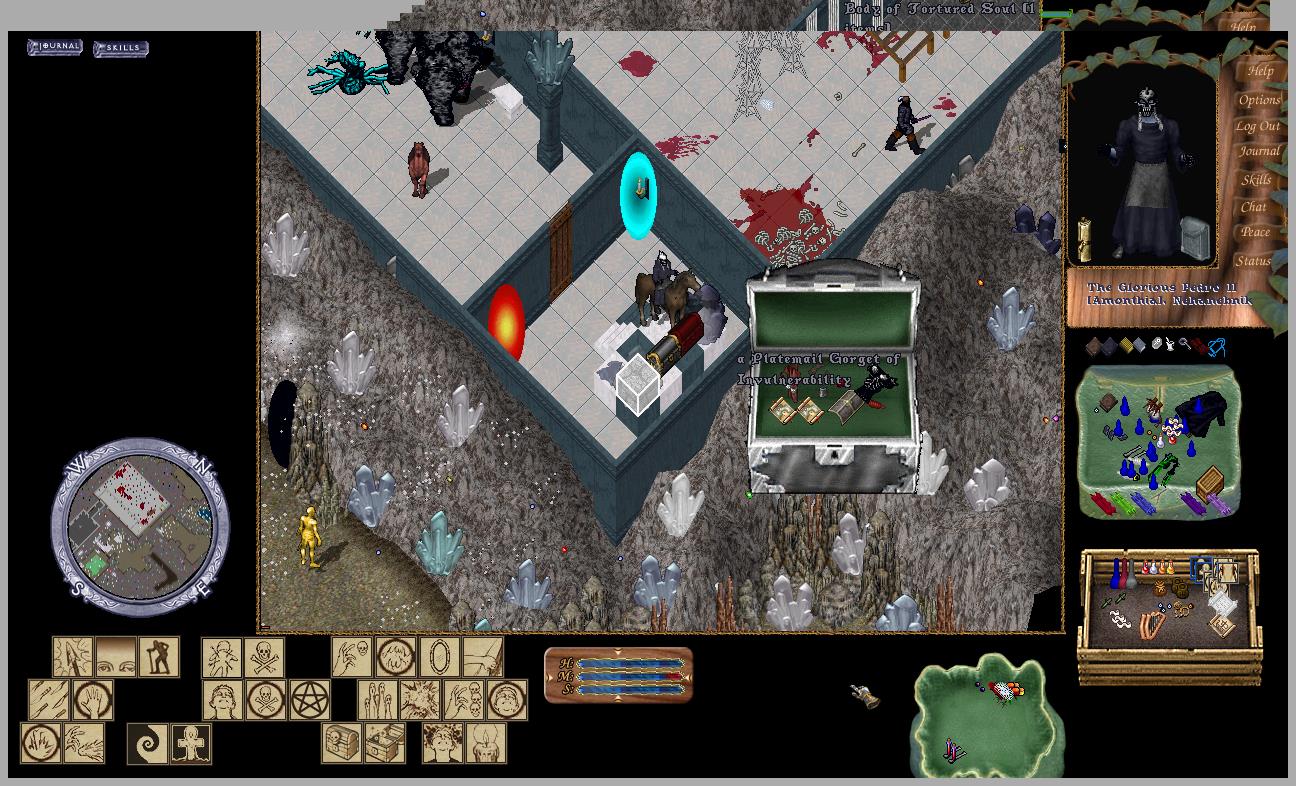
Task: Show the character Status window
Action: [1253, 260]
